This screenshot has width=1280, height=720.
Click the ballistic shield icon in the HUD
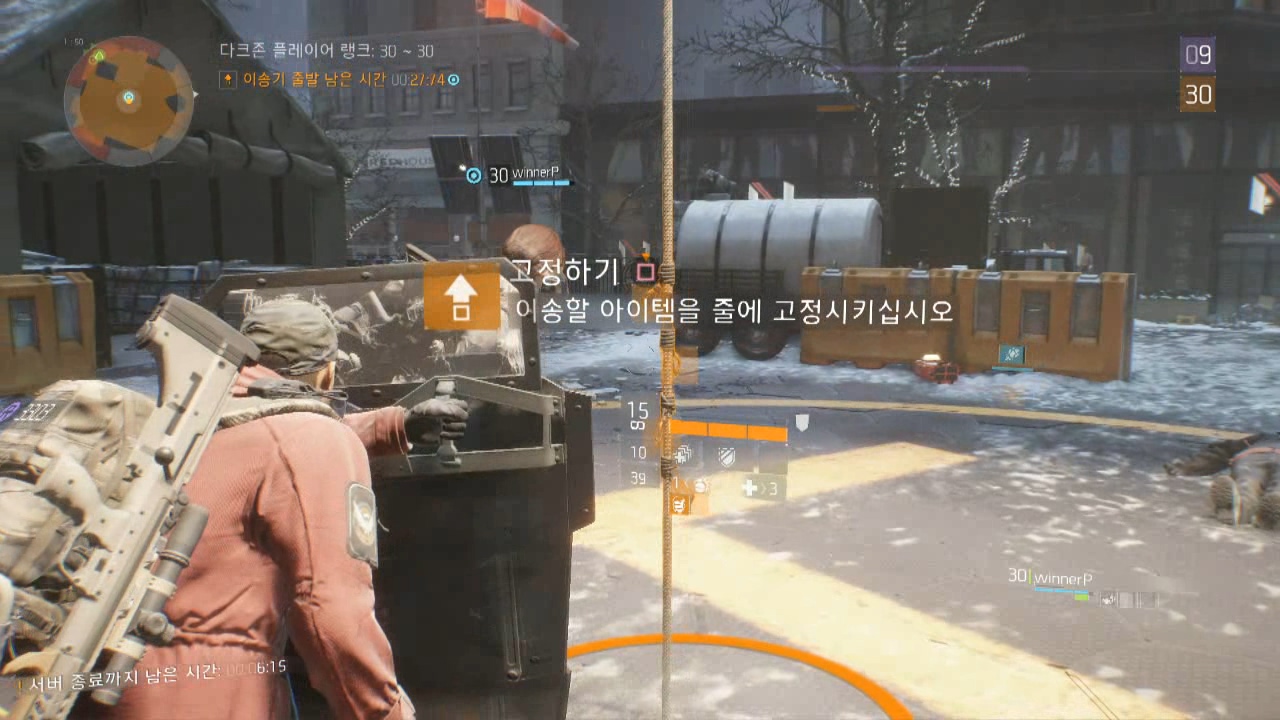coord(727,457)
